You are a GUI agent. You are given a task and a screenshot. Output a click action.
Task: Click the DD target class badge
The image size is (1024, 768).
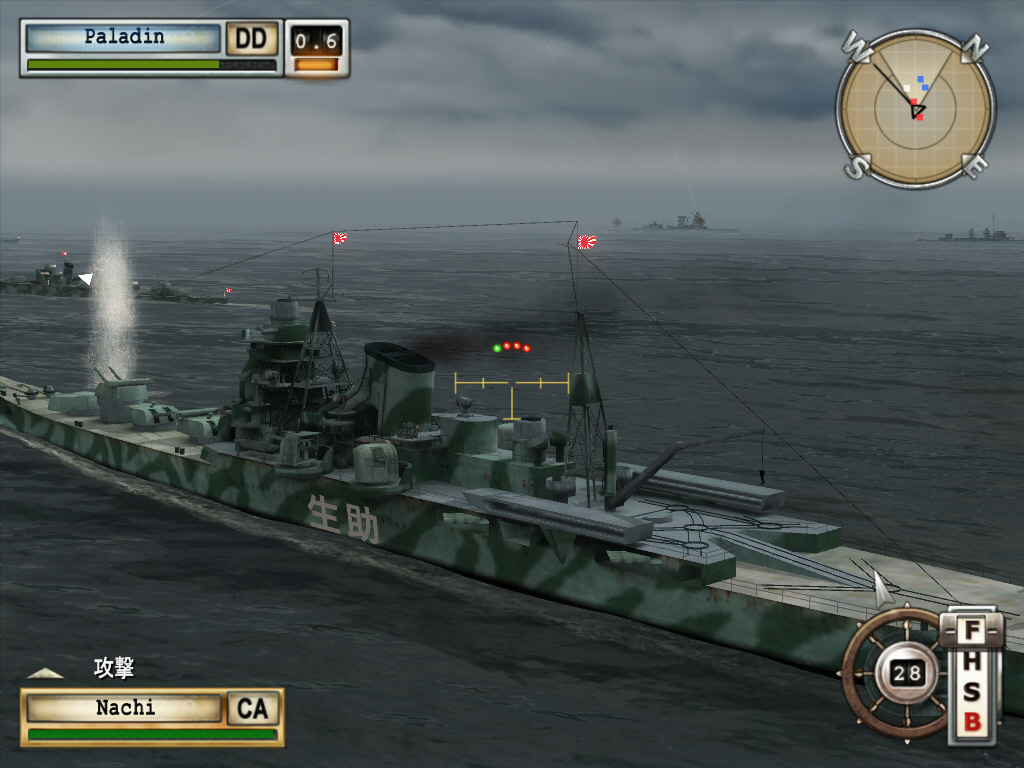(252, 39)
